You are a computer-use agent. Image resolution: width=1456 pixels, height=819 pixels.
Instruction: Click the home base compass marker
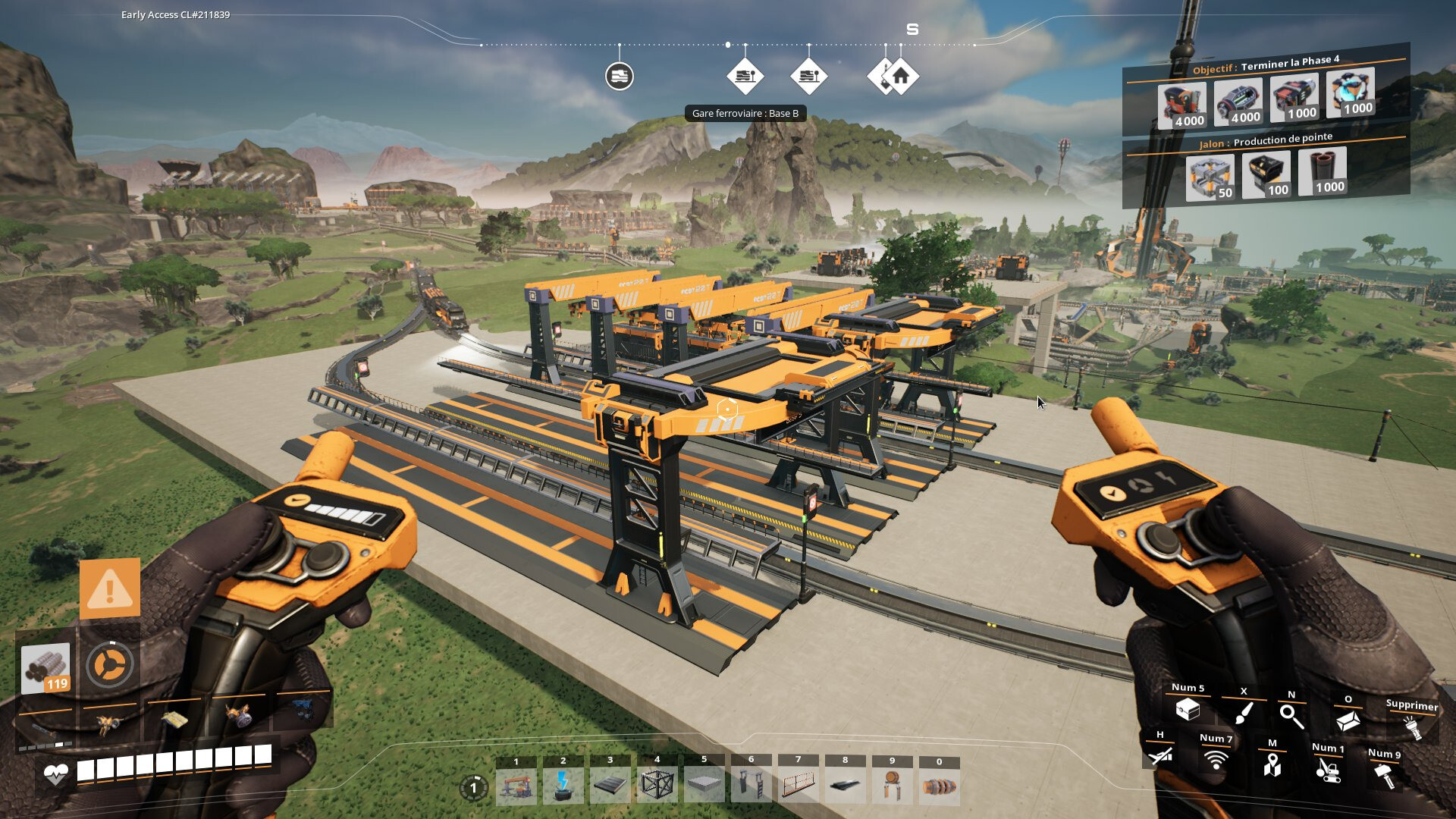point(901,77)
